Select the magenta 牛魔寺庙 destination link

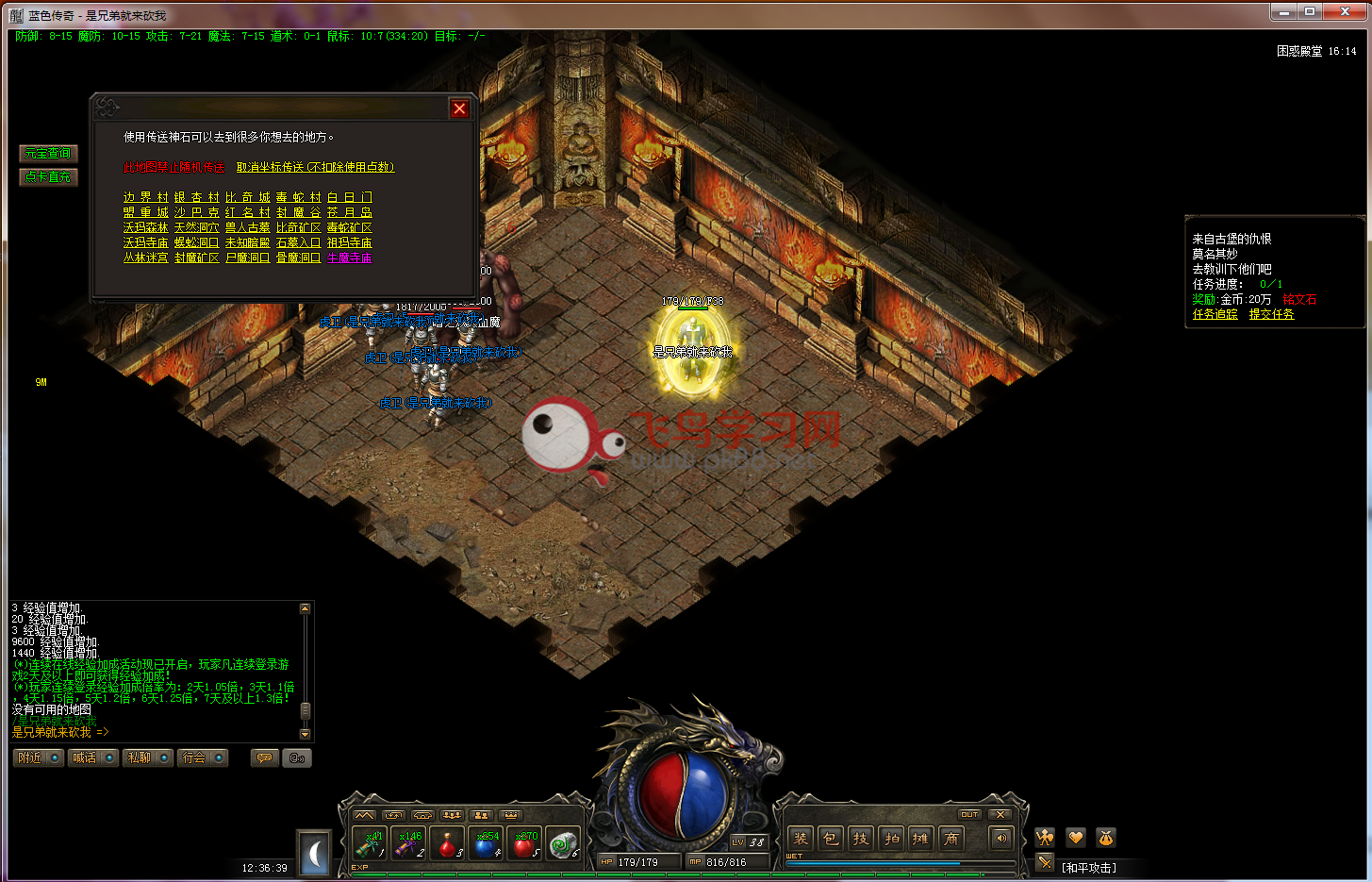[x=349, y=258]
